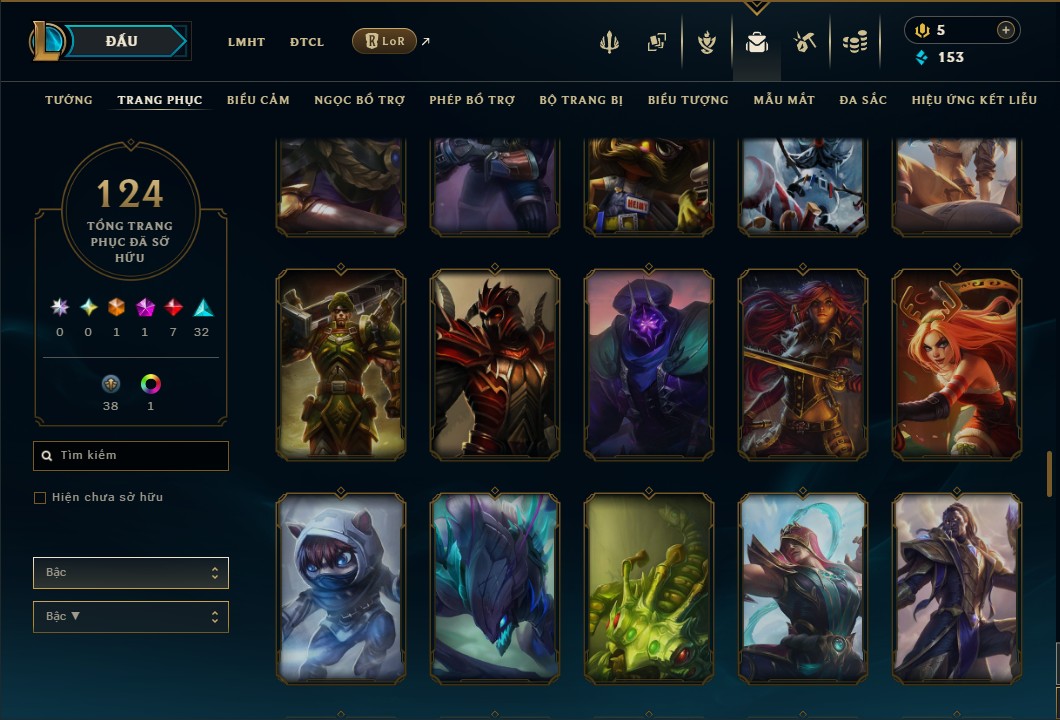Open the Clash trident icon

tap(609, 42)
